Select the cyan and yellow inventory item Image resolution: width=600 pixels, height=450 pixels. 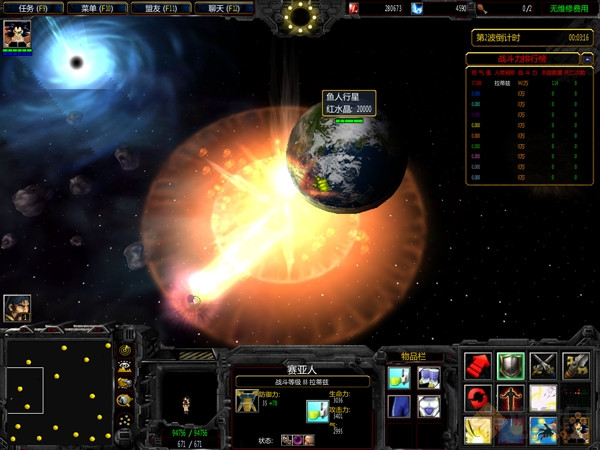tap(399, 377)
